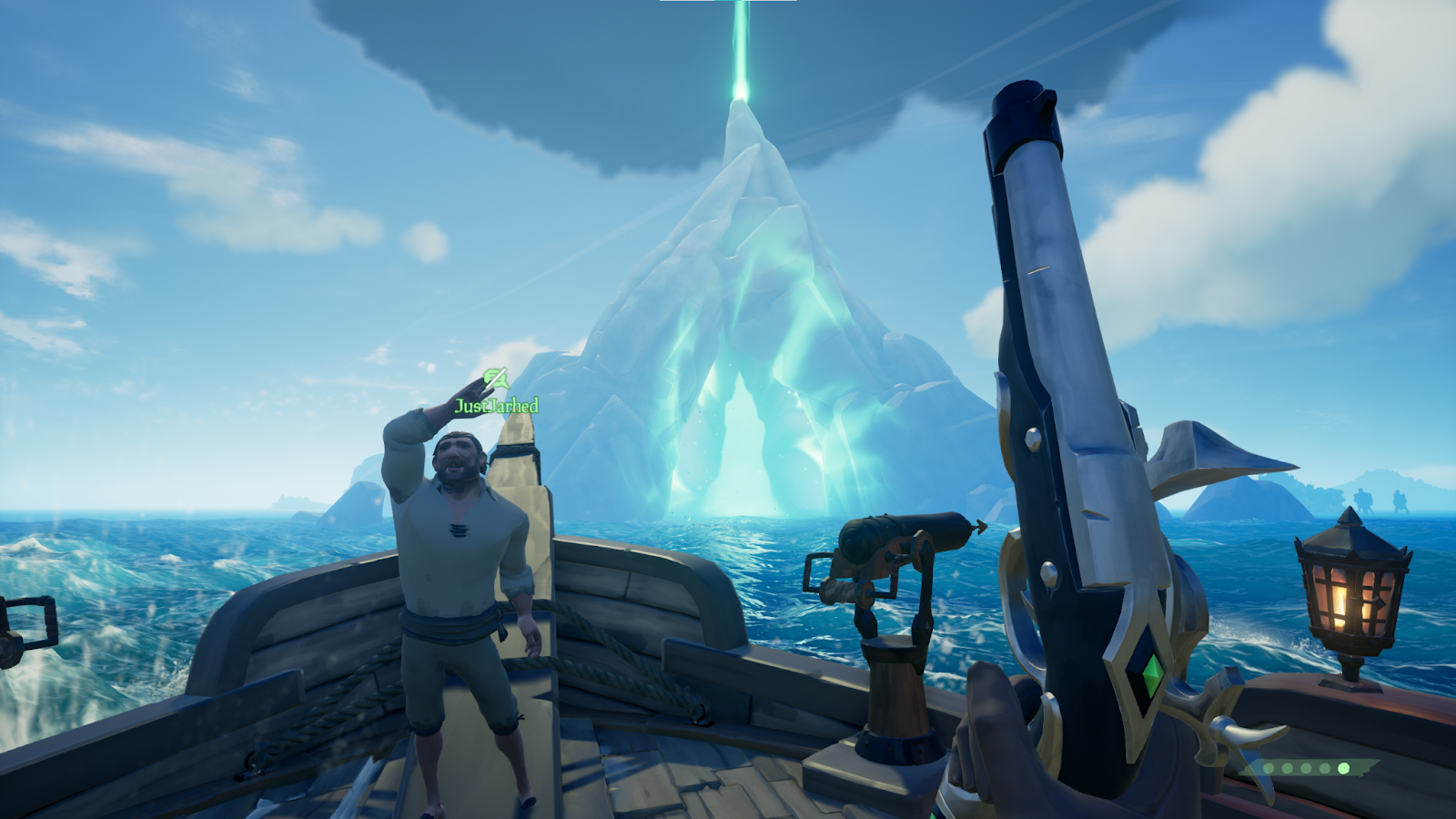1456x819 pixels.
Task: Select the voice chat icon above JustJarhed
Action: tap(495, 378)
